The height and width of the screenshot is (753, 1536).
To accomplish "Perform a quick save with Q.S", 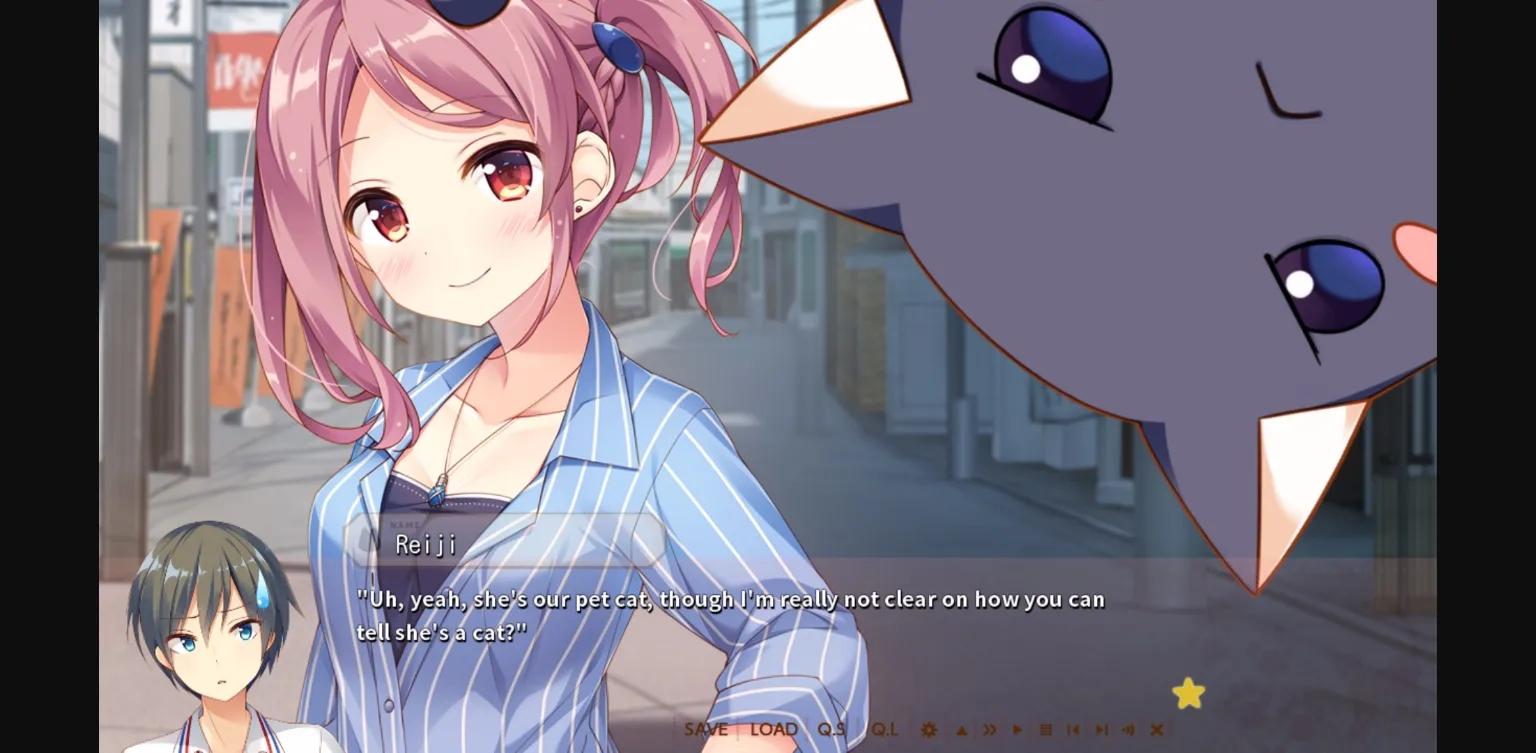I will coord(833,729).
